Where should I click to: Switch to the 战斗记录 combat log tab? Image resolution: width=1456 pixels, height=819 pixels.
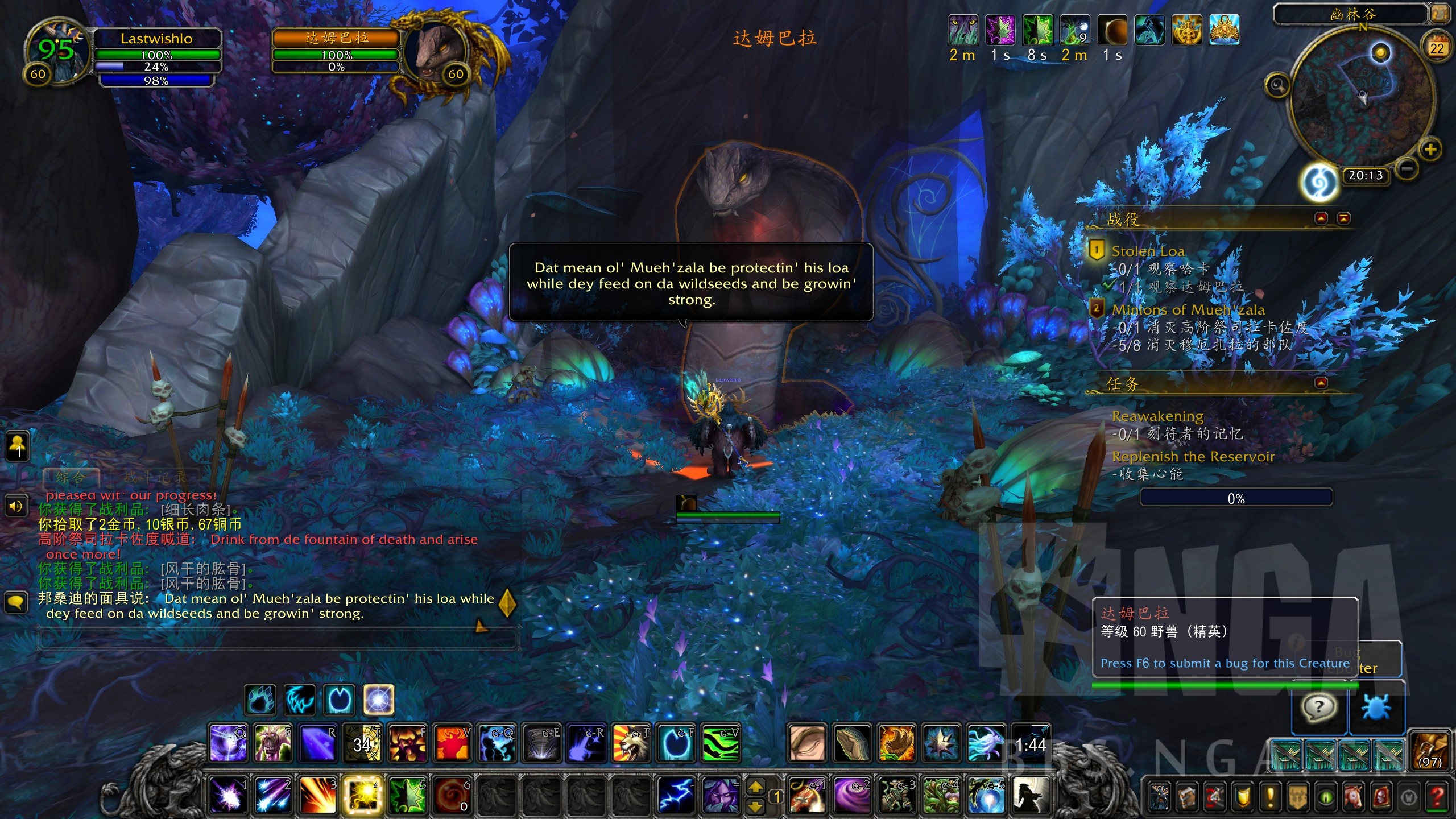pos(154,477)
